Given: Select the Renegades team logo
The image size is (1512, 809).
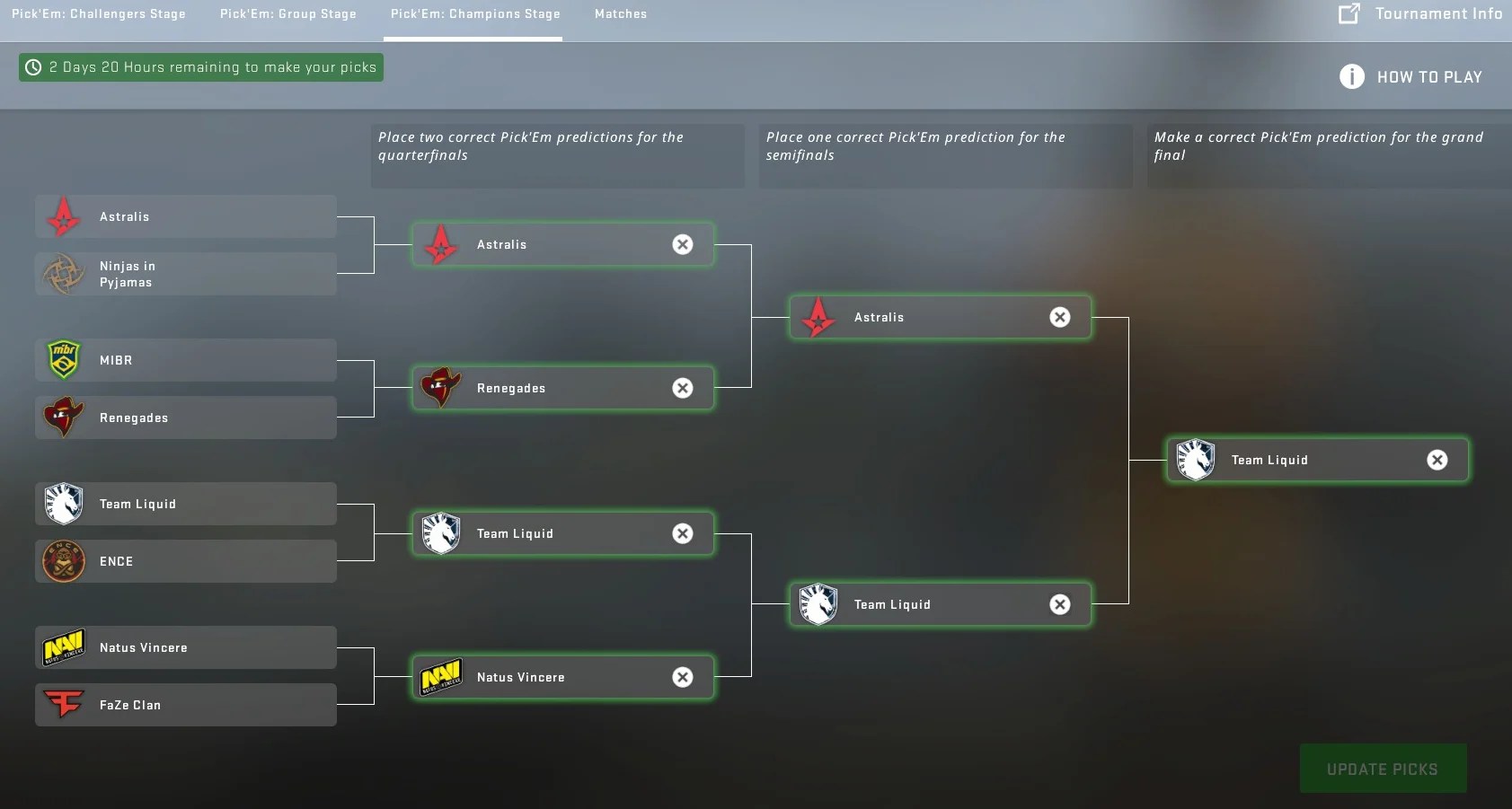Looking at the screenshot, I should pos(63,418).
